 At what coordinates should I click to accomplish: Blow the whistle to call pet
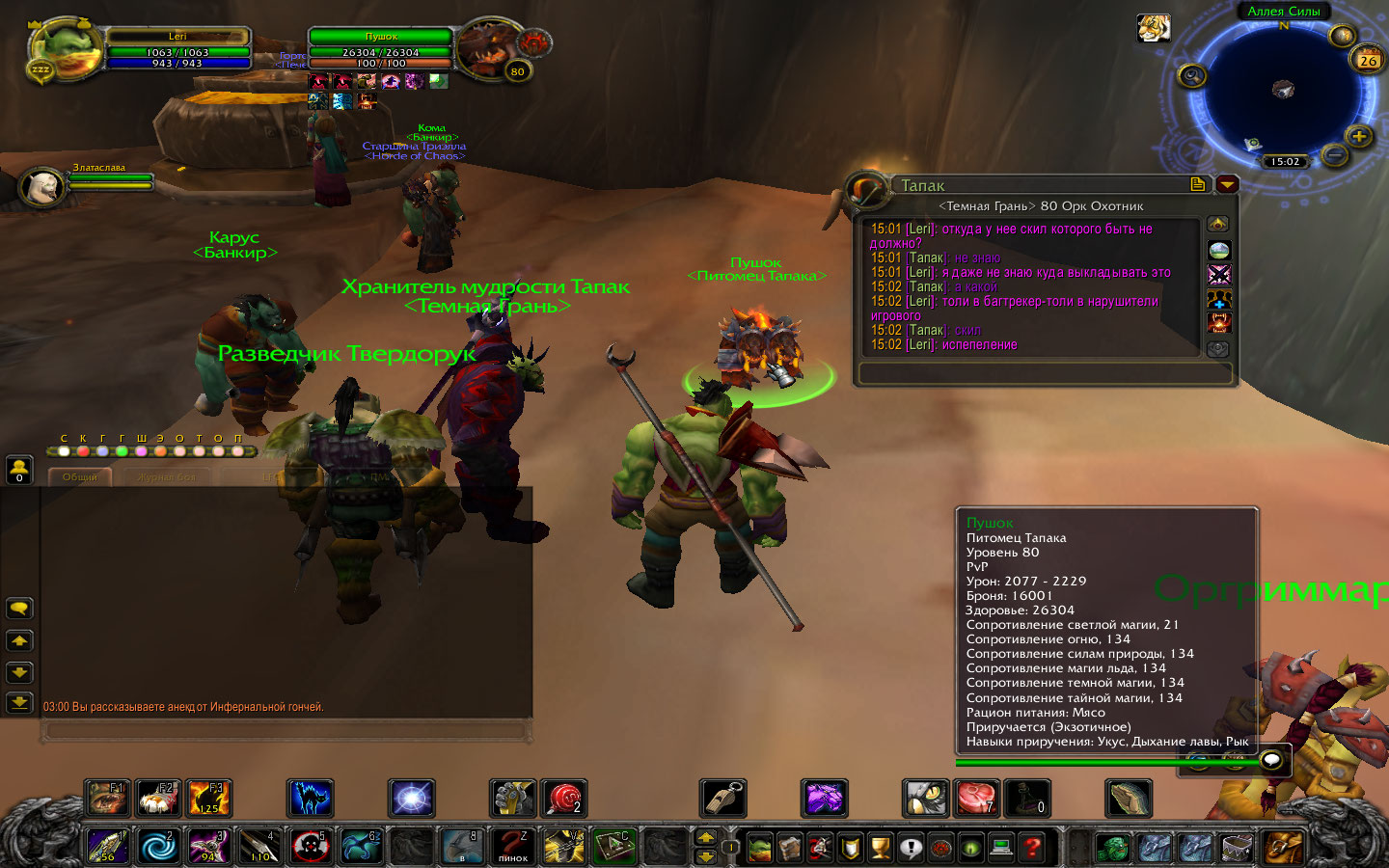pyautogui.click(x=722, y=799)
